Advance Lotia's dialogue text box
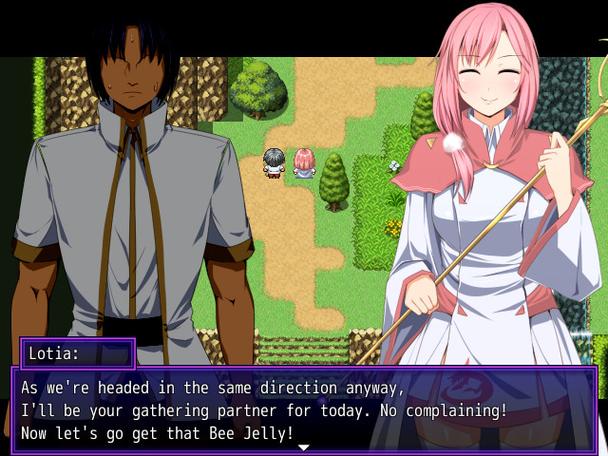The image size is (608, 456). 303,408
